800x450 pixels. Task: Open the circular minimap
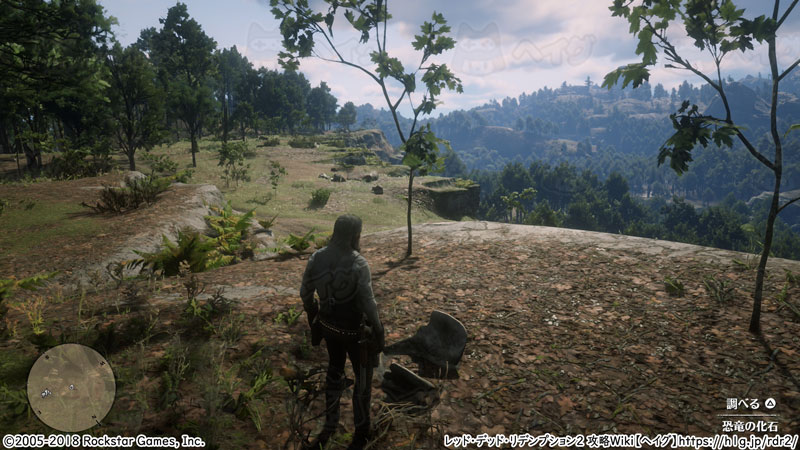(70, 387)
